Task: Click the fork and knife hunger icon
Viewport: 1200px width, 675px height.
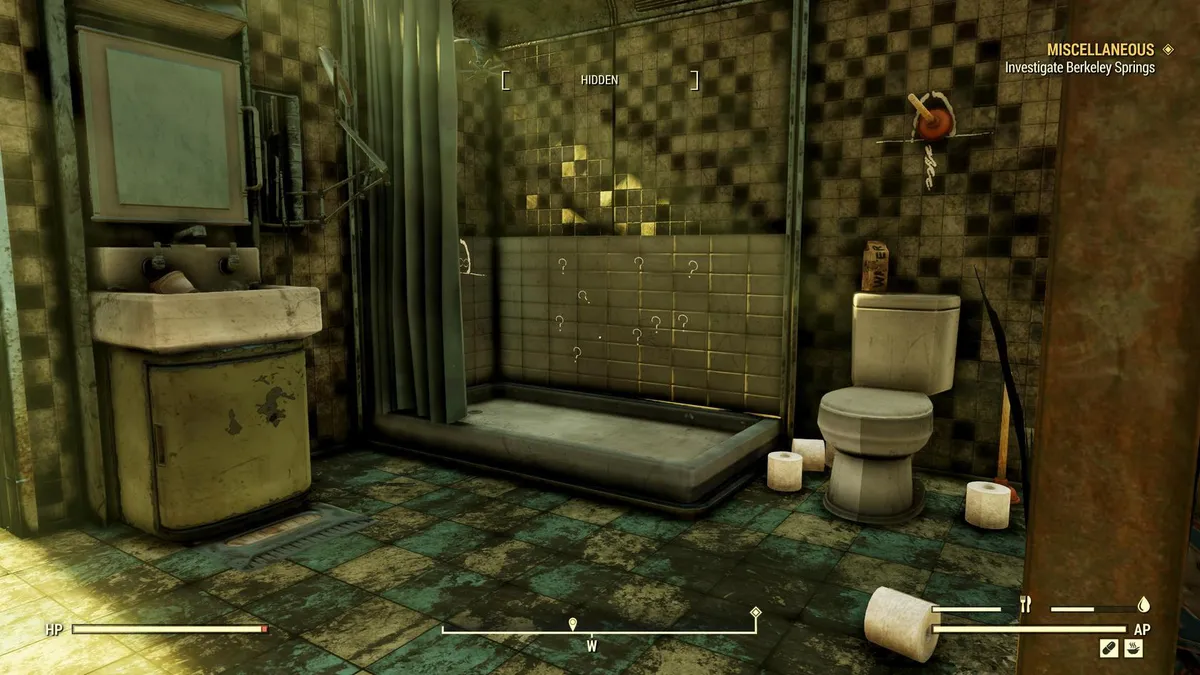Action: 1024,604
